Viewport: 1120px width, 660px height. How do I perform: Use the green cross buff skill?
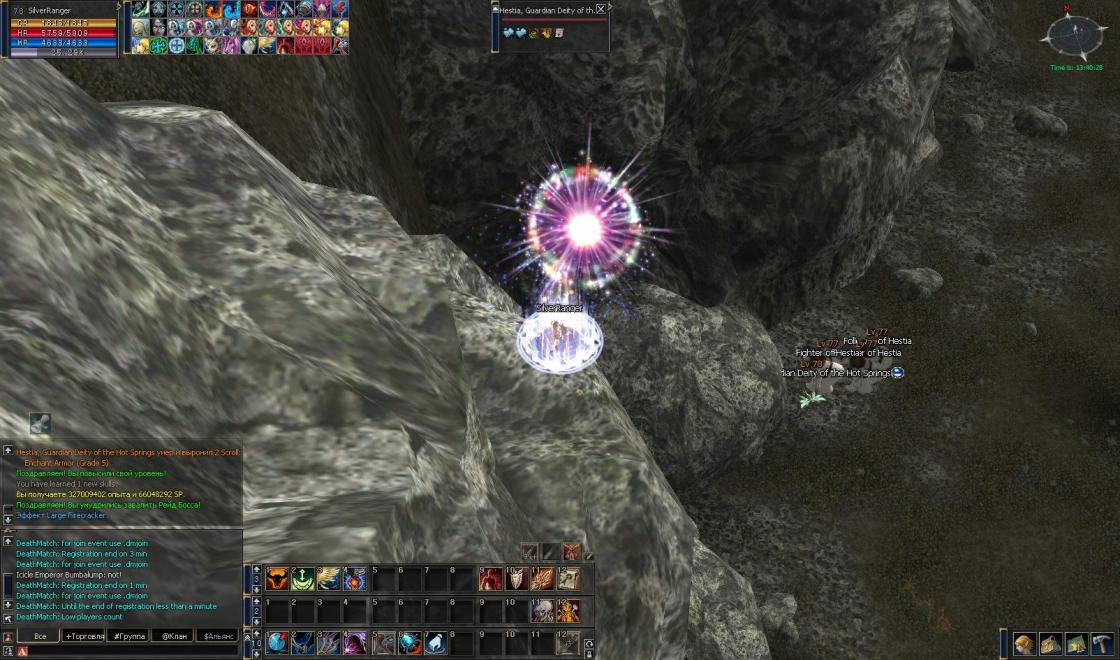pos(302,578)
